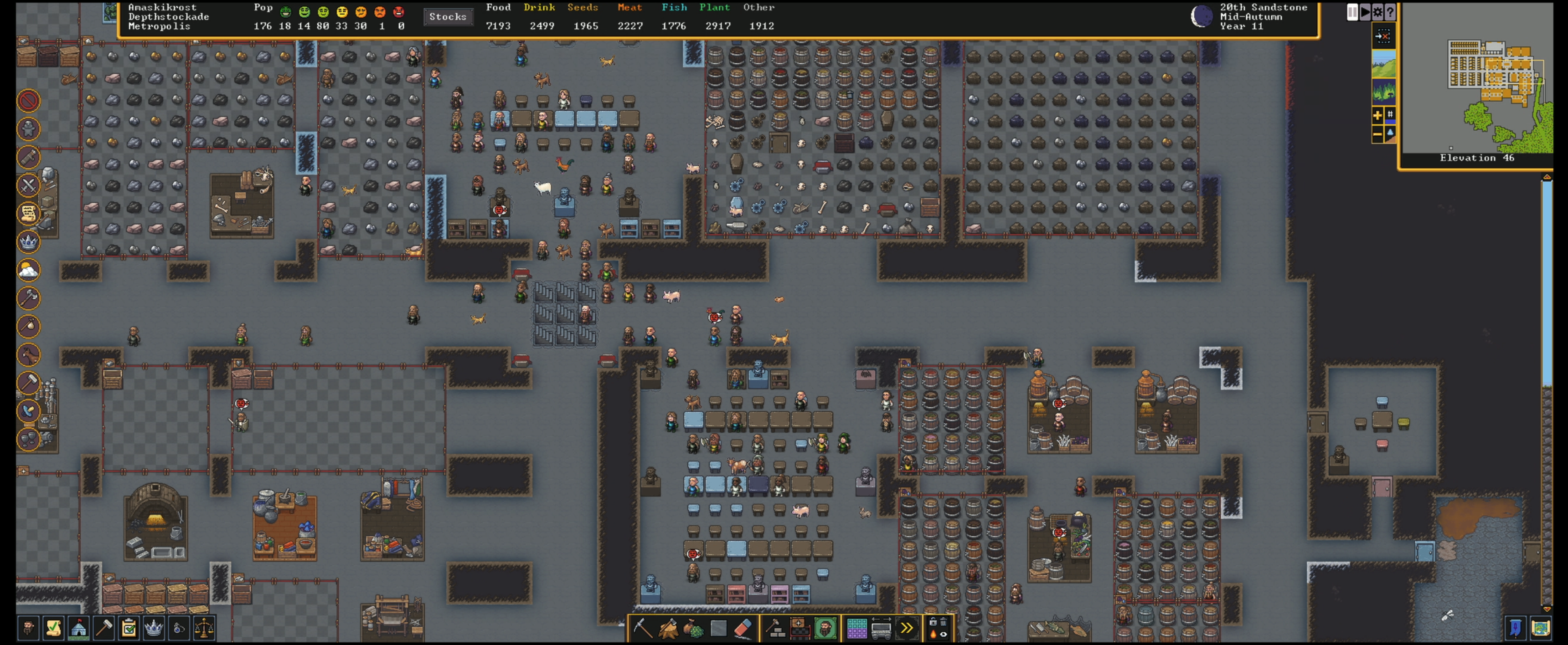
Task: Expand toolbar with yellow double-arrow button
Action: 906,628
